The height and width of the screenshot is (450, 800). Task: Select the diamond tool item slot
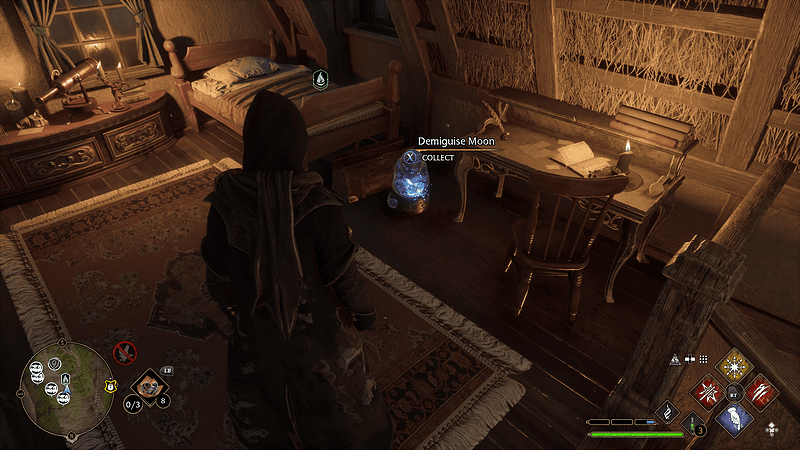tap(149, 383)
